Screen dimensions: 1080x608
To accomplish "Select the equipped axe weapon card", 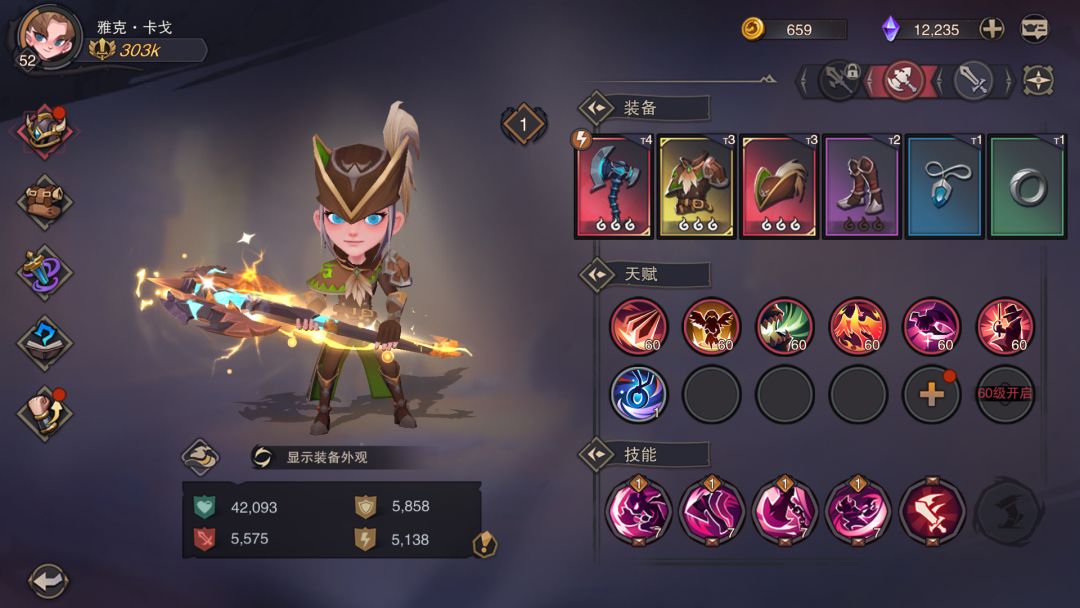I will (613, 187).
